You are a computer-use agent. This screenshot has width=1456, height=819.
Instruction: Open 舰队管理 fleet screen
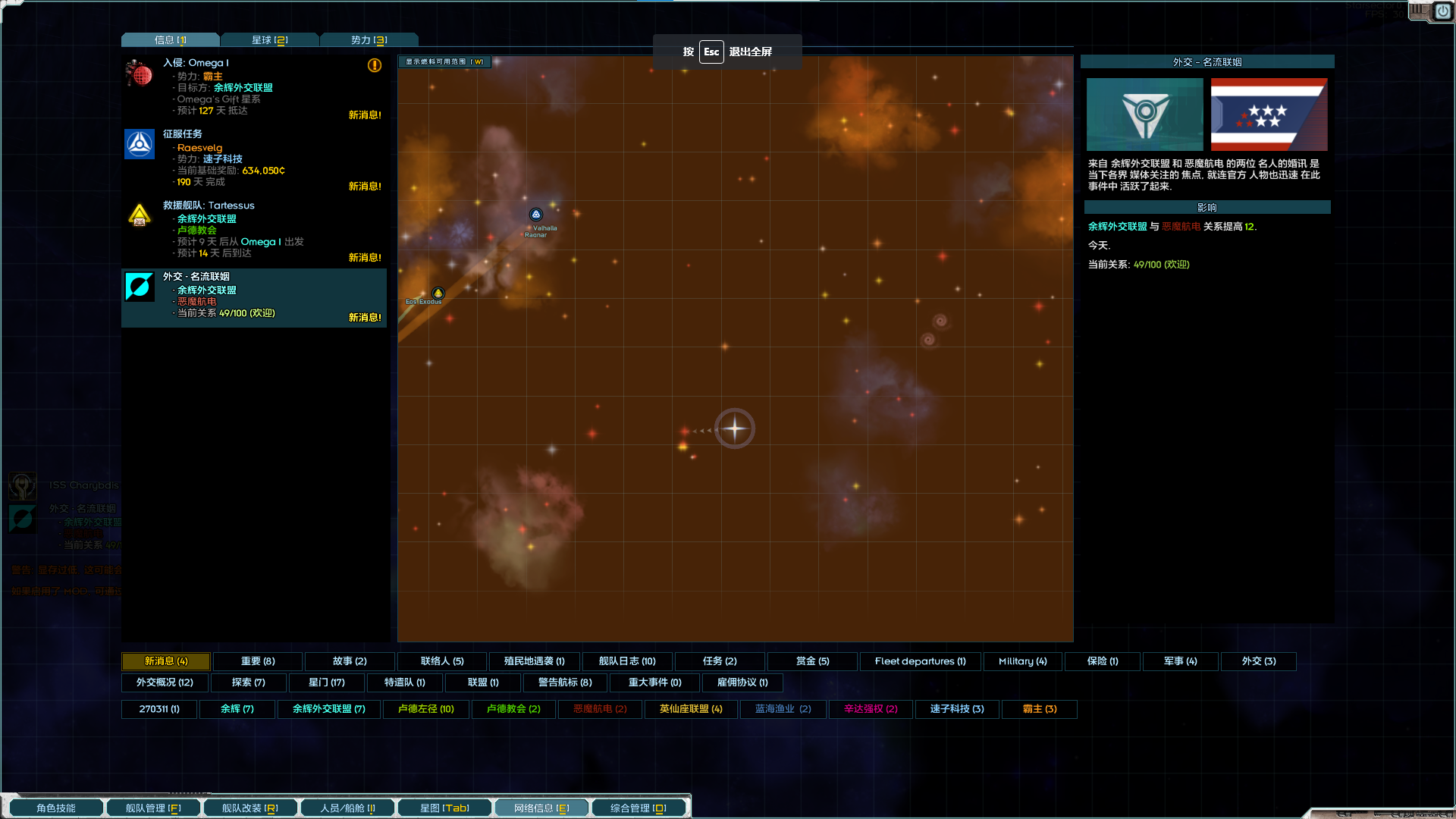(153, 808)
